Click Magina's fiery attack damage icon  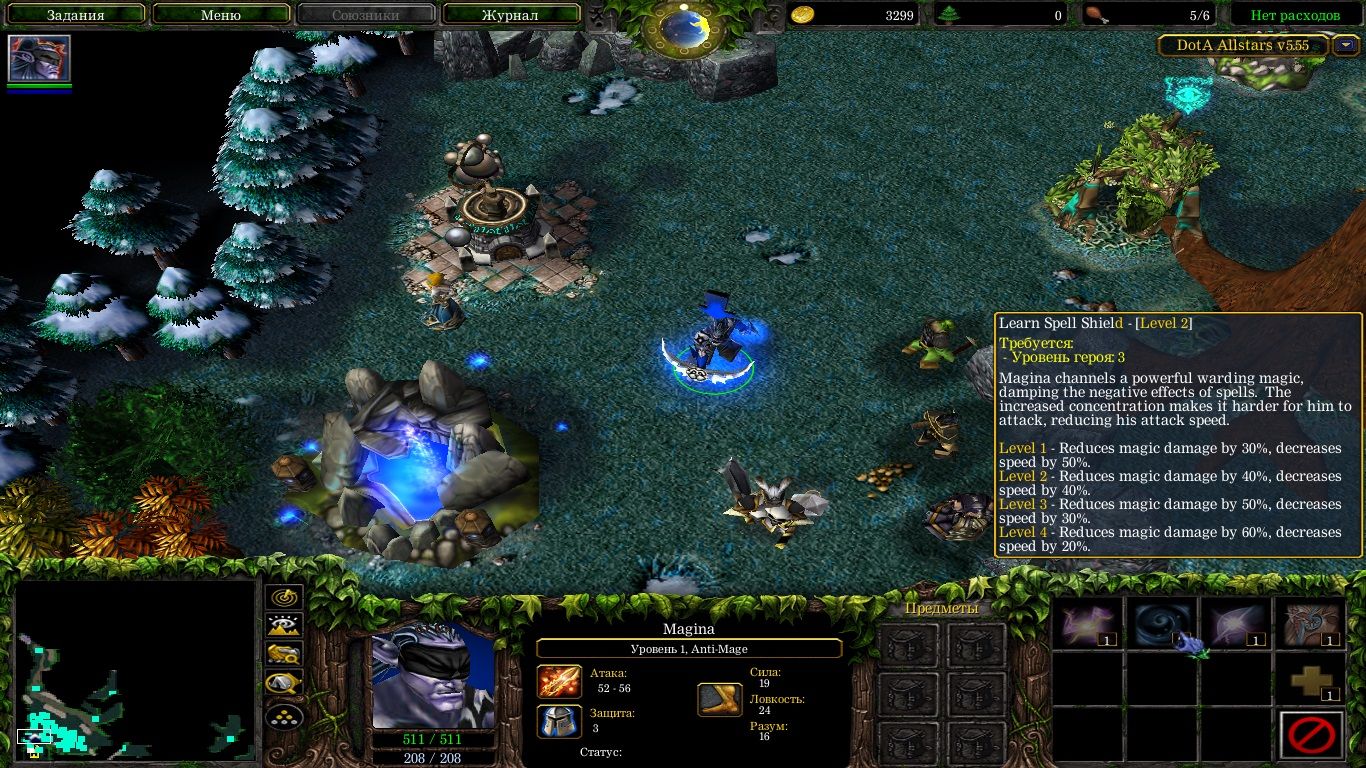pos(560,682)
